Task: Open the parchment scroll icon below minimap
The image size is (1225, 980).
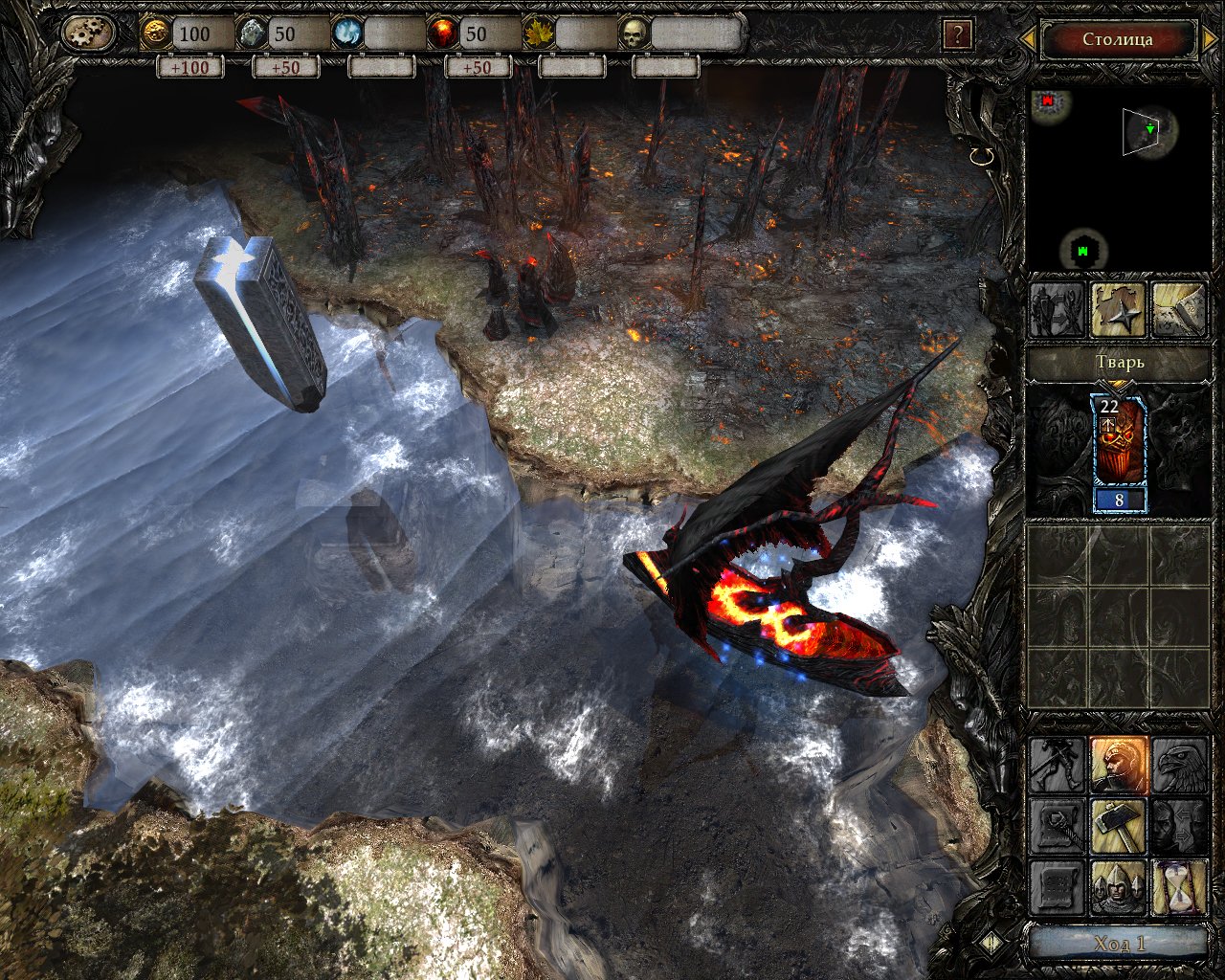Action: (1178, 310)
